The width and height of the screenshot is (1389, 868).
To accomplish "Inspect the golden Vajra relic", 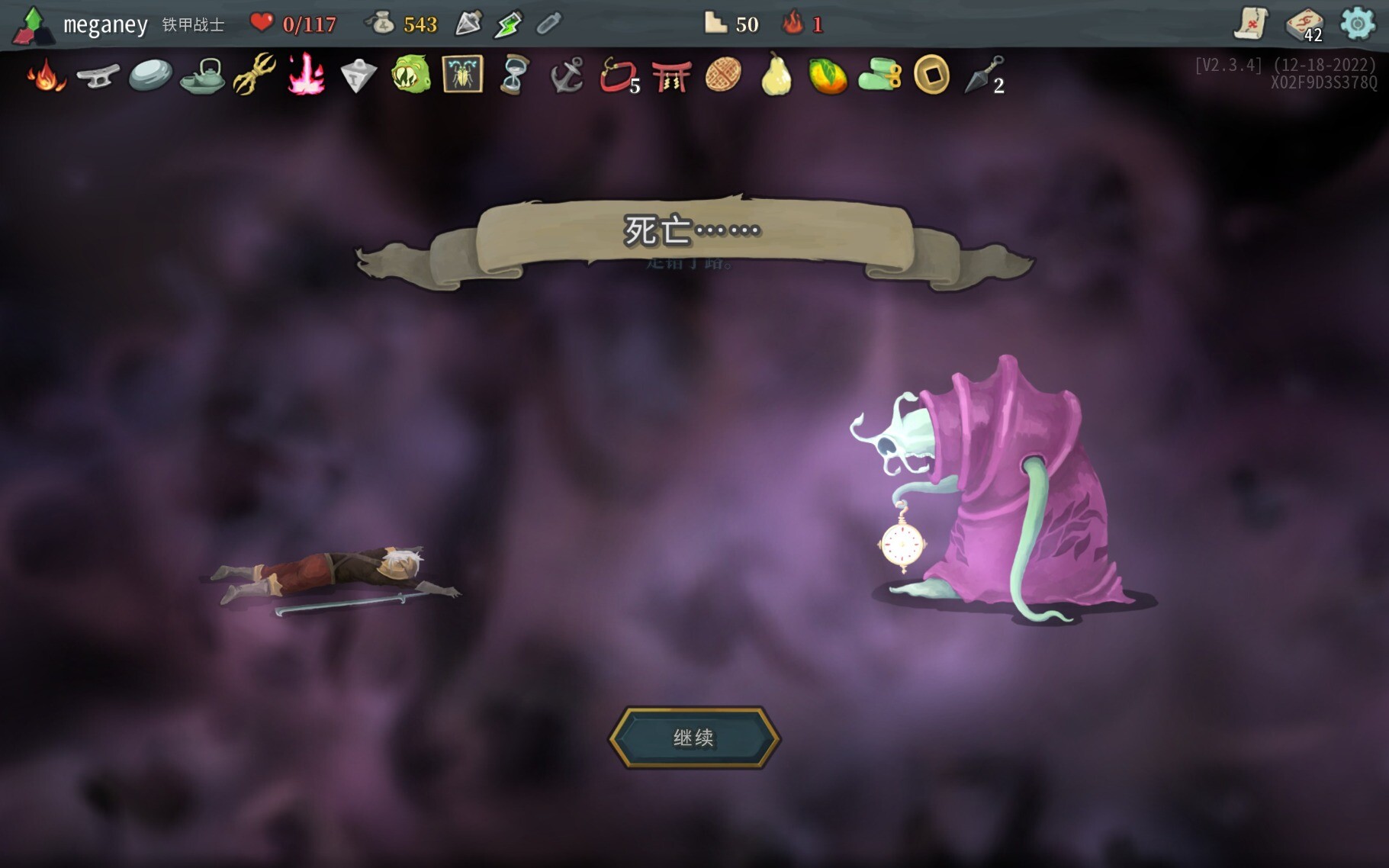I will pos(254,74).
